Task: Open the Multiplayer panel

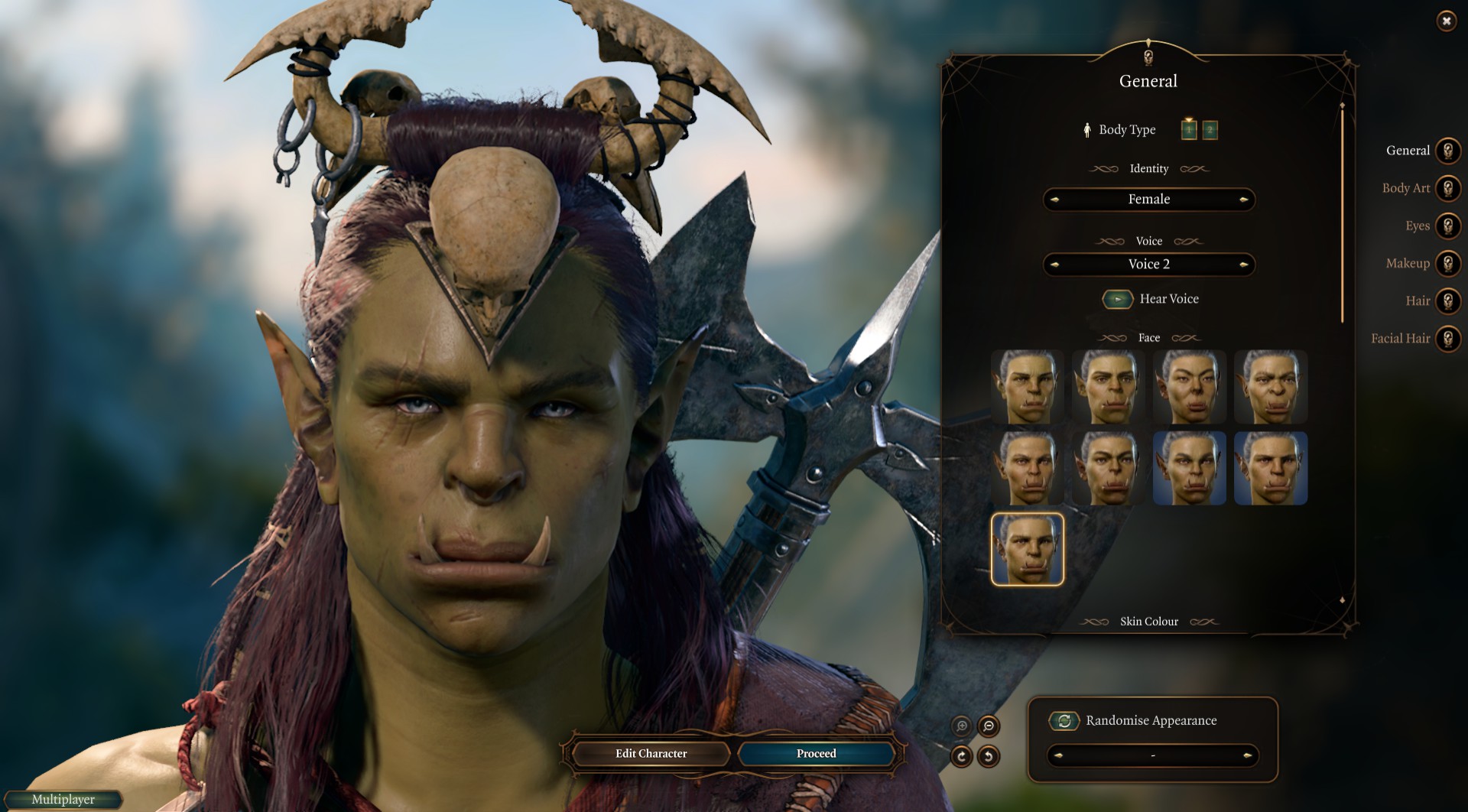Action: pos(63,800)
